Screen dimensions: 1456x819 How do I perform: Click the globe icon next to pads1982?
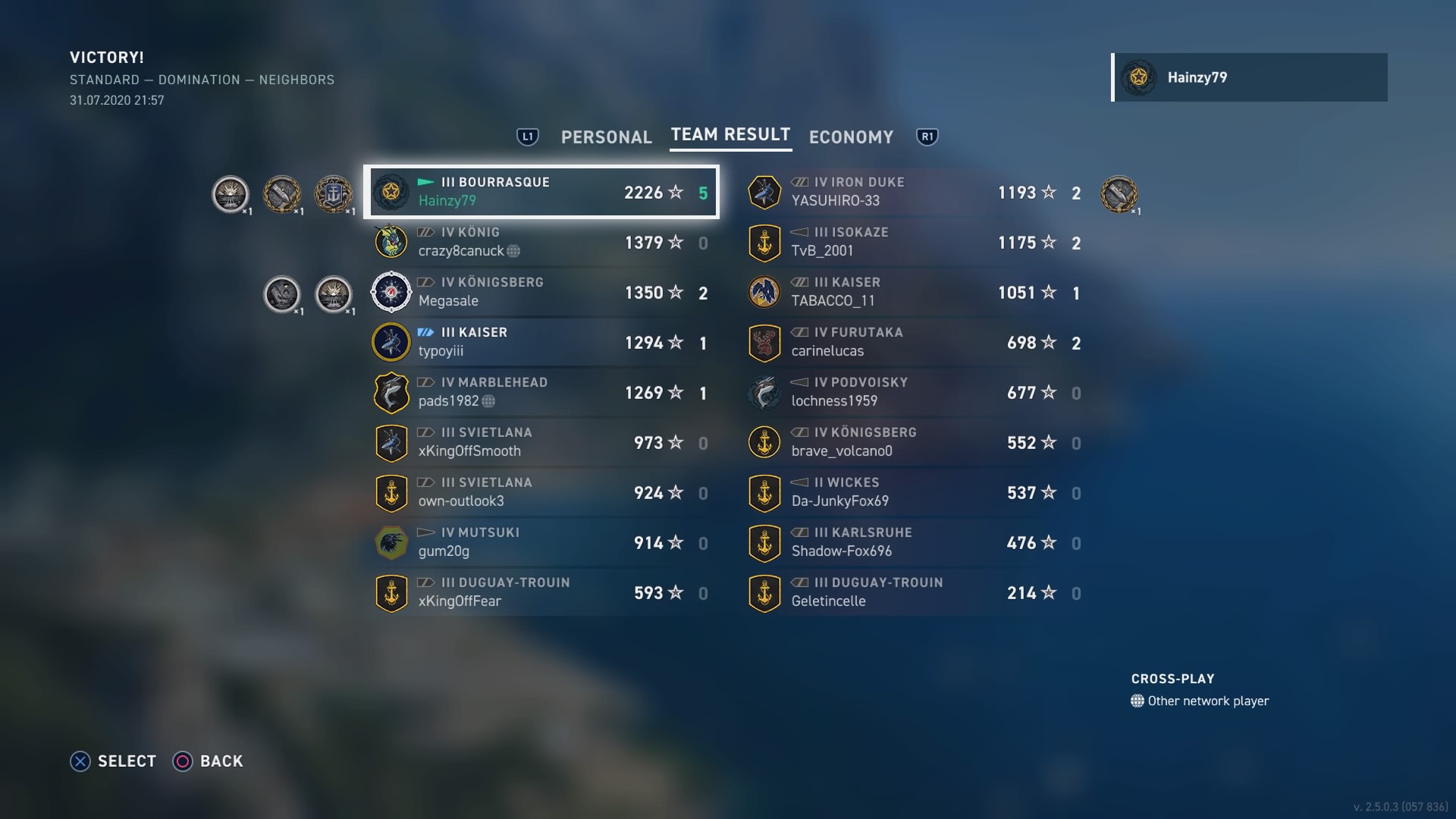pyautogui.click(x=487, y=402)
